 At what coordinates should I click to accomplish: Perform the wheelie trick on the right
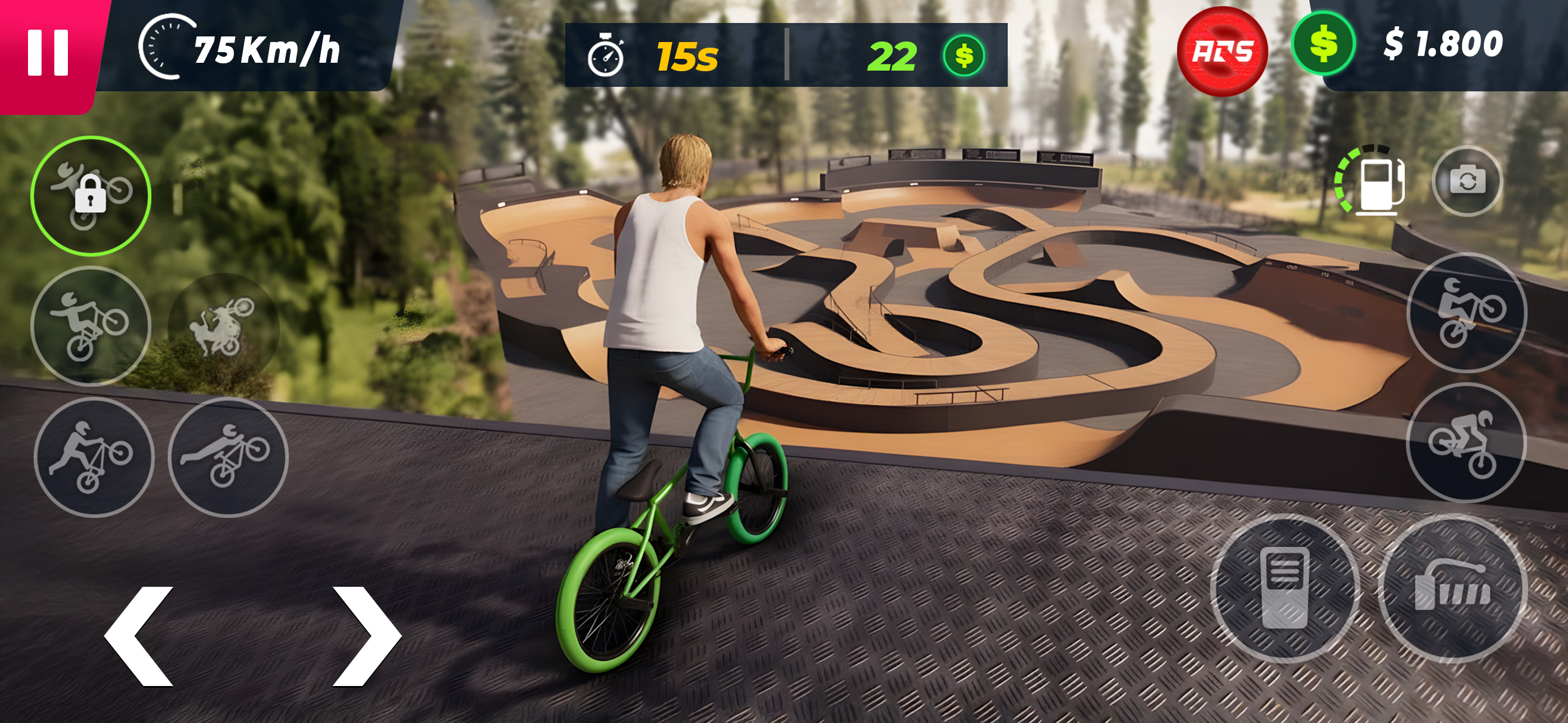pos(1466,313)
